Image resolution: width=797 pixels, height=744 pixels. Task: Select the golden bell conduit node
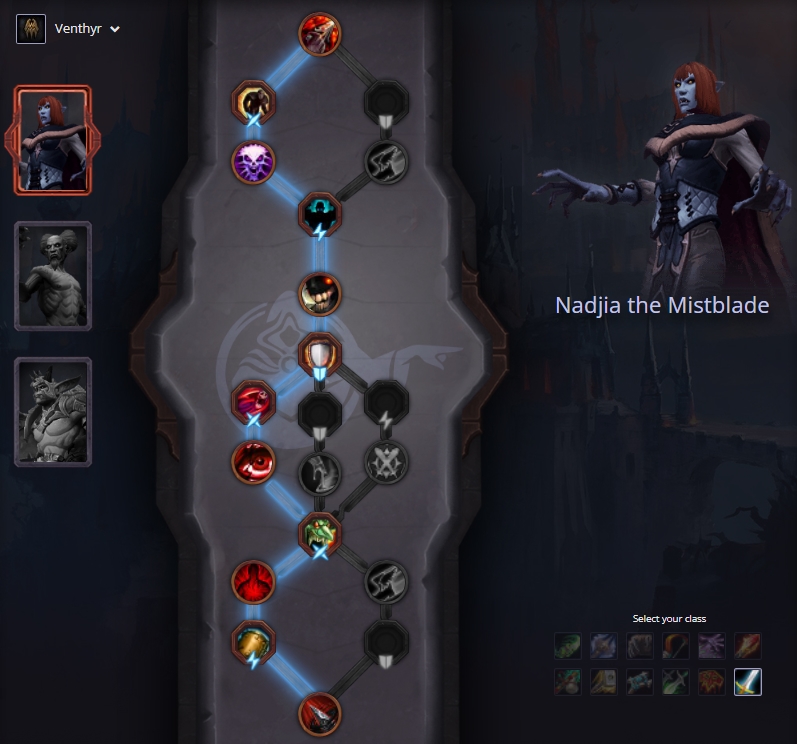pyautogui.click(x=253, y=642)
